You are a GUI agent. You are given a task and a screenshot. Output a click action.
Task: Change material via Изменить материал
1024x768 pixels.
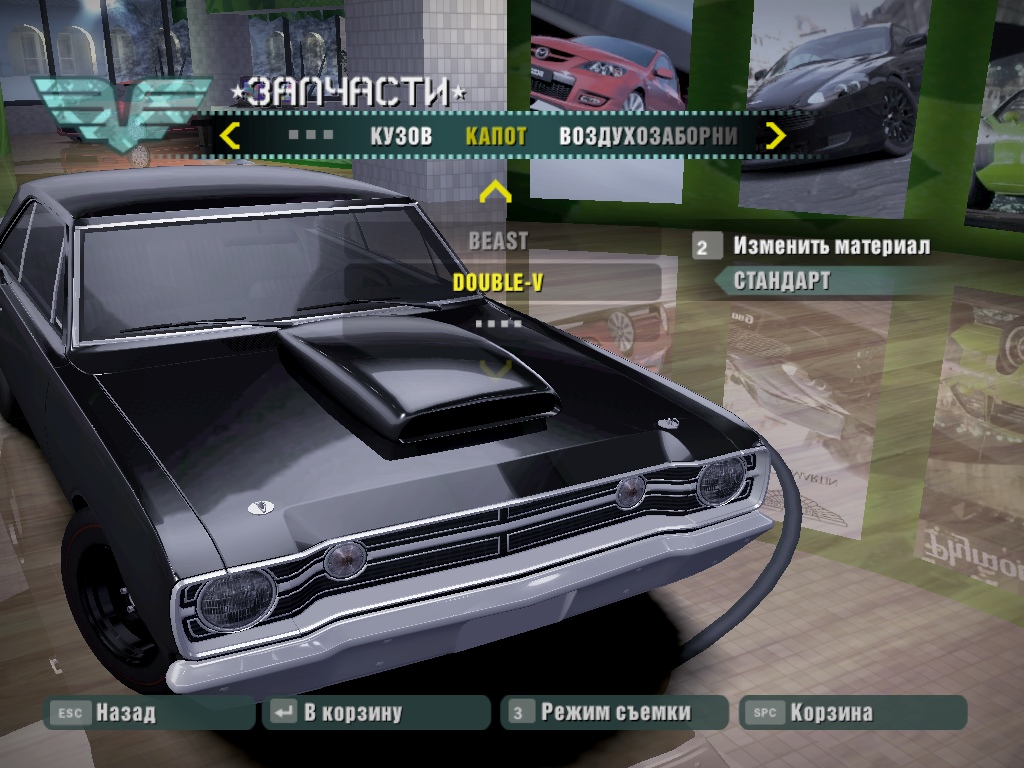[830, 246]
